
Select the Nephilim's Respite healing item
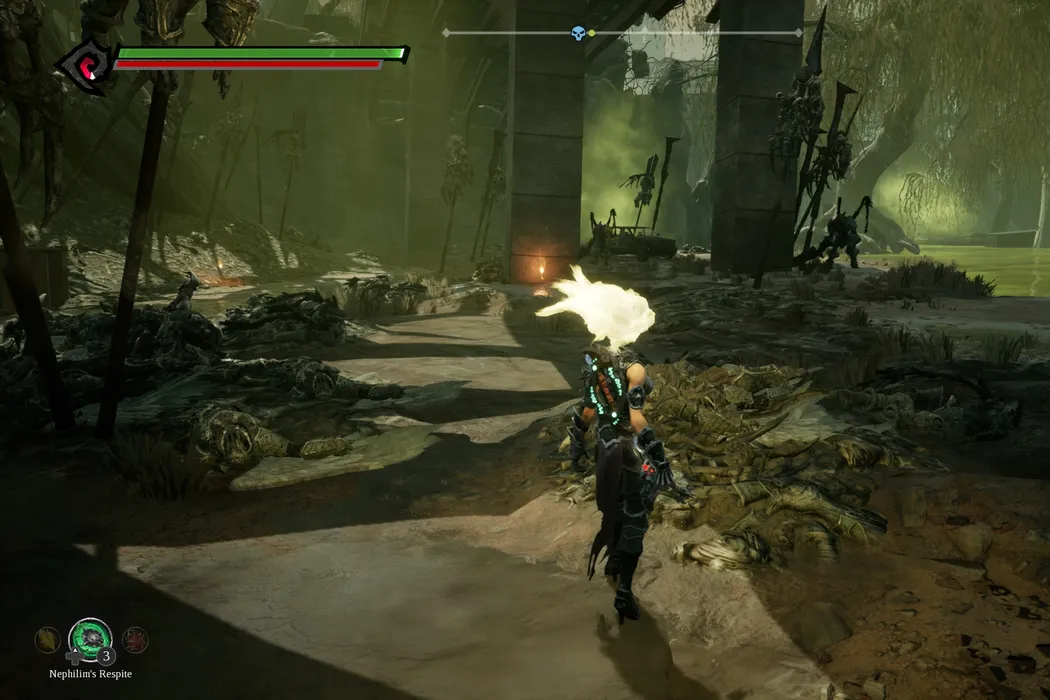(x=90, y=639)
